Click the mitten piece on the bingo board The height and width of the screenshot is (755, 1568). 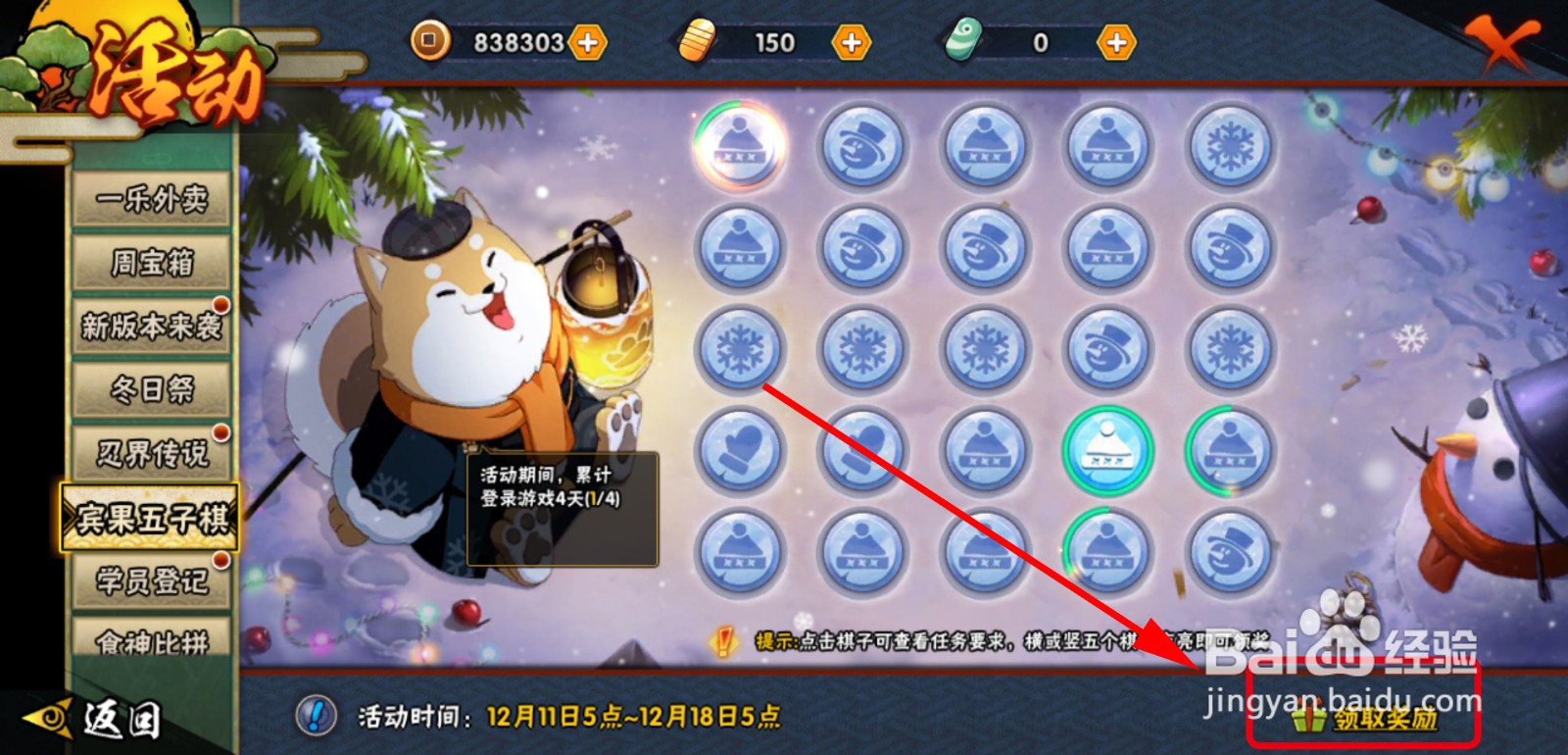coord(740,448)
